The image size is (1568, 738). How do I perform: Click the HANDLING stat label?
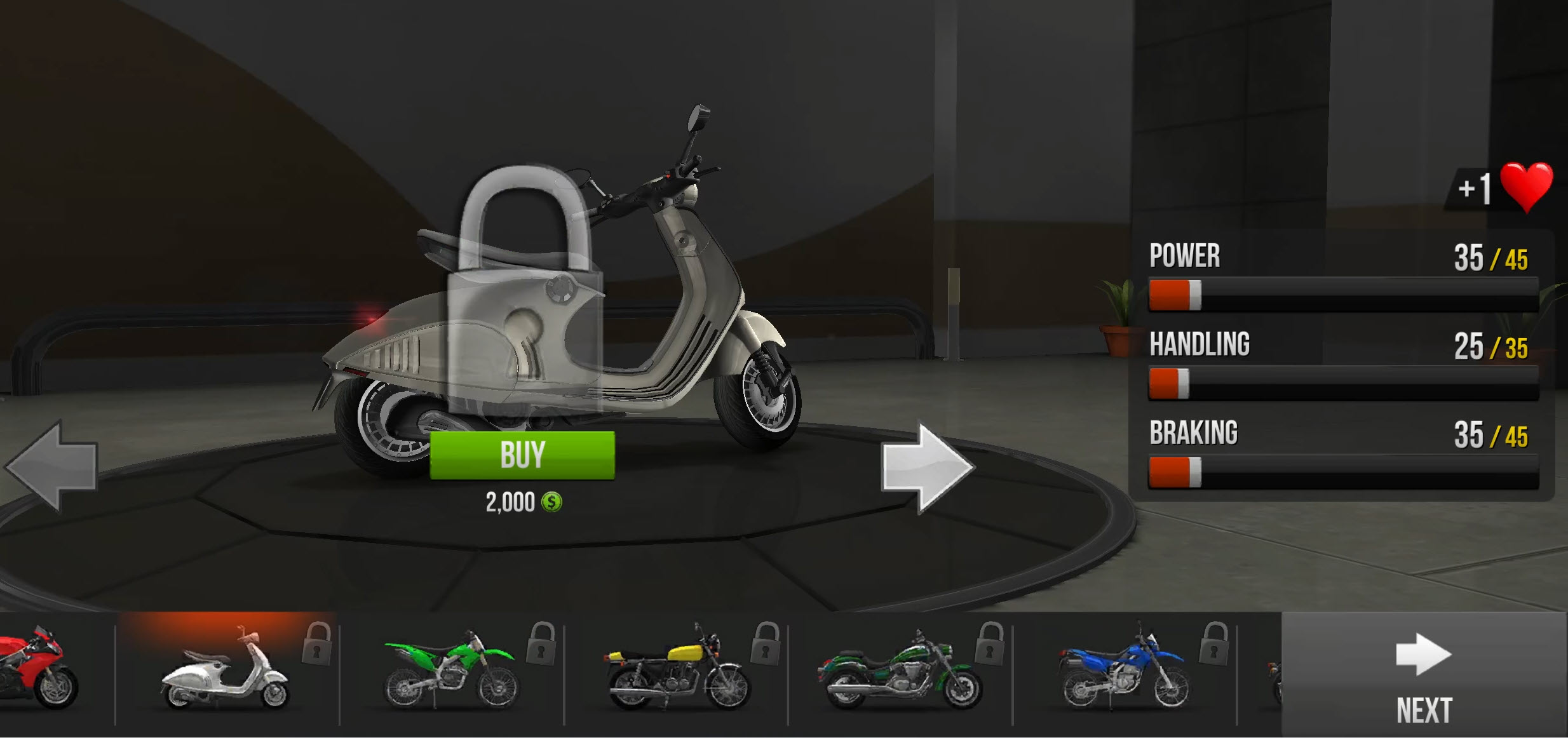[x=1200, y=345]
